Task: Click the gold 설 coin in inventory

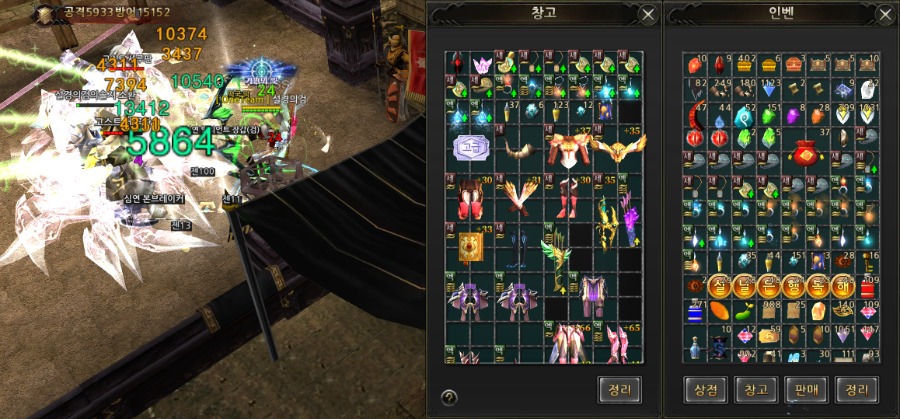Action: tap(721, 287)
